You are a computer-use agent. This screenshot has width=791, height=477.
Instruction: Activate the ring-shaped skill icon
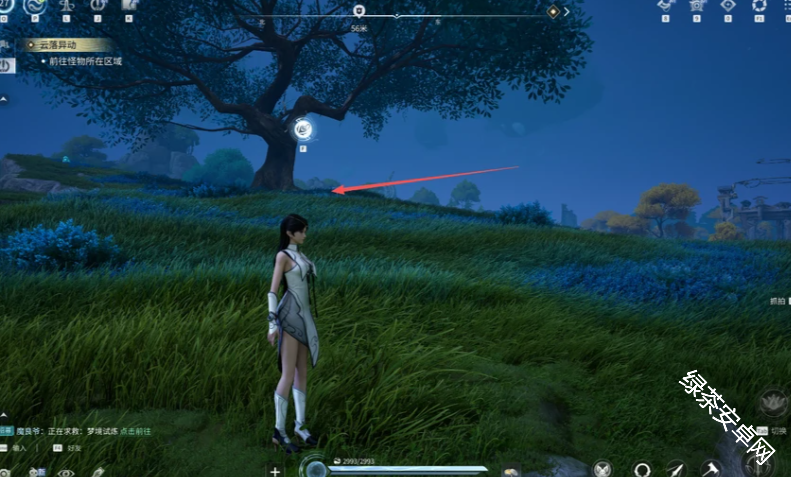tap(641, 468)
